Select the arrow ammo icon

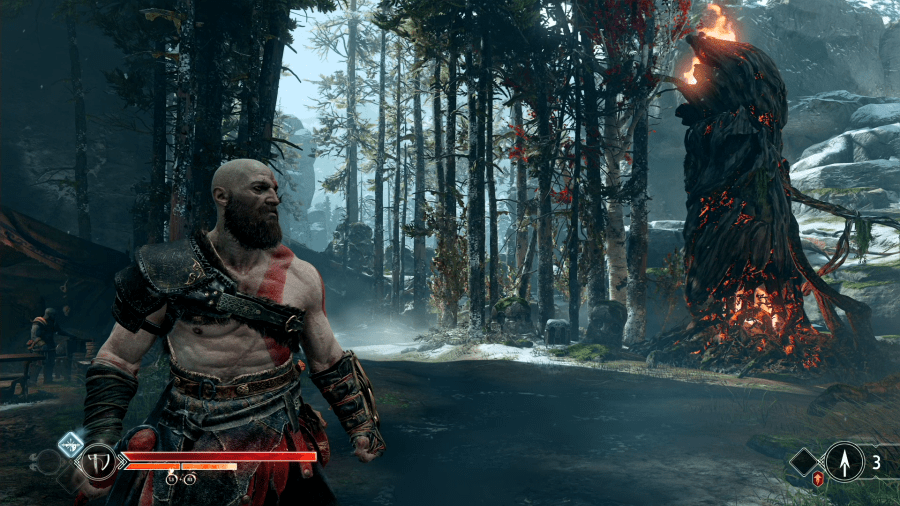[843, 461]
